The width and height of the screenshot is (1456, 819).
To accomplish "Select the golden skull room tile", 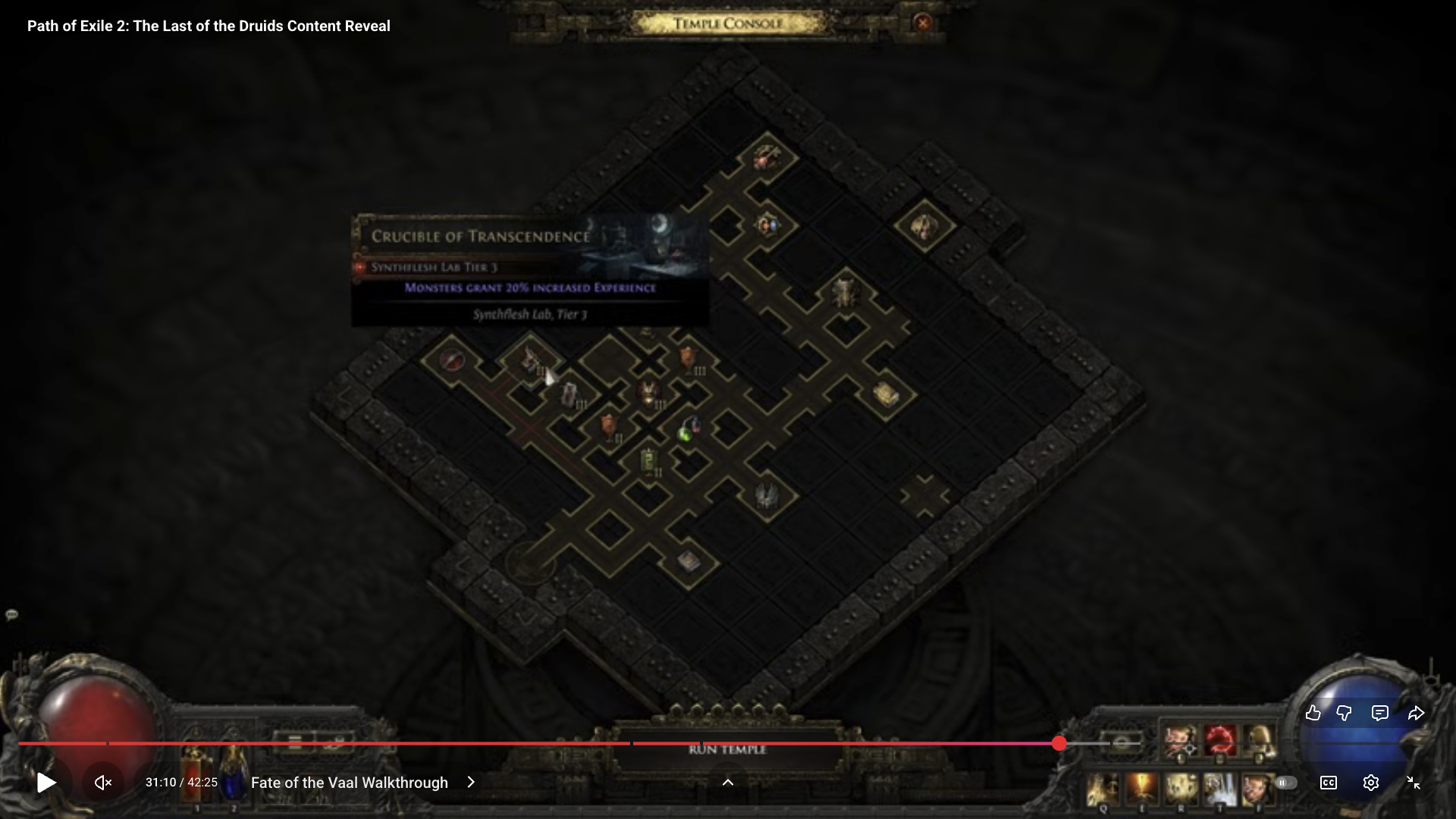I will click(924, 226).
